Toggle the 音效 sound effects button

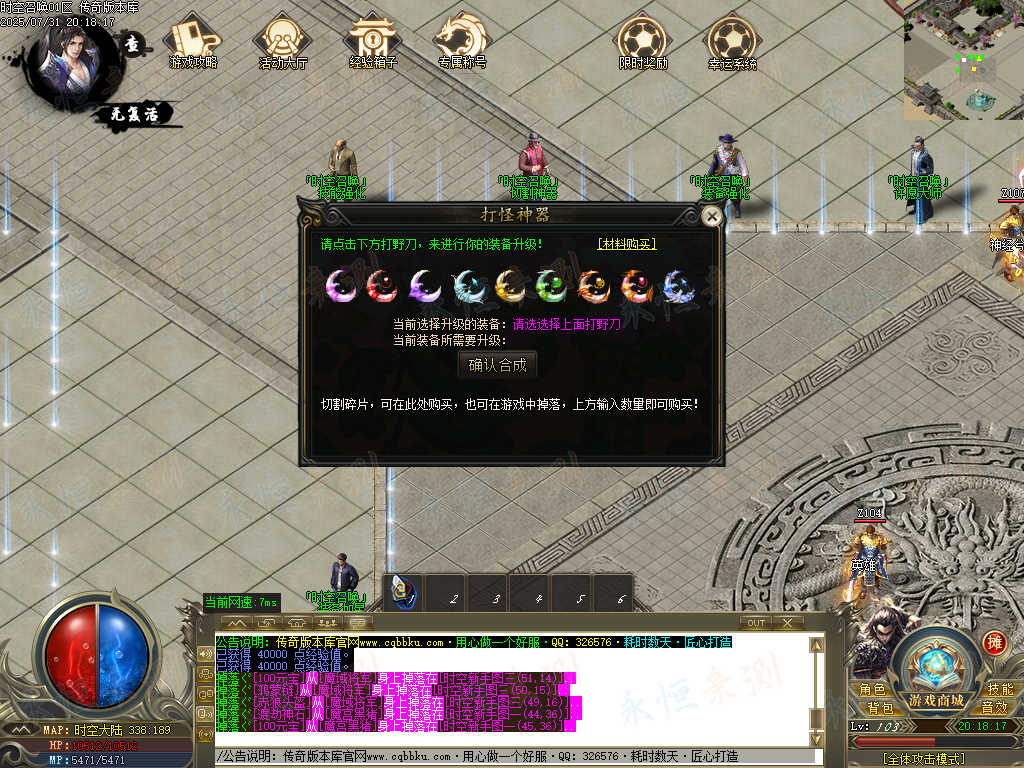pyautogui.click(x=994, y=708)
